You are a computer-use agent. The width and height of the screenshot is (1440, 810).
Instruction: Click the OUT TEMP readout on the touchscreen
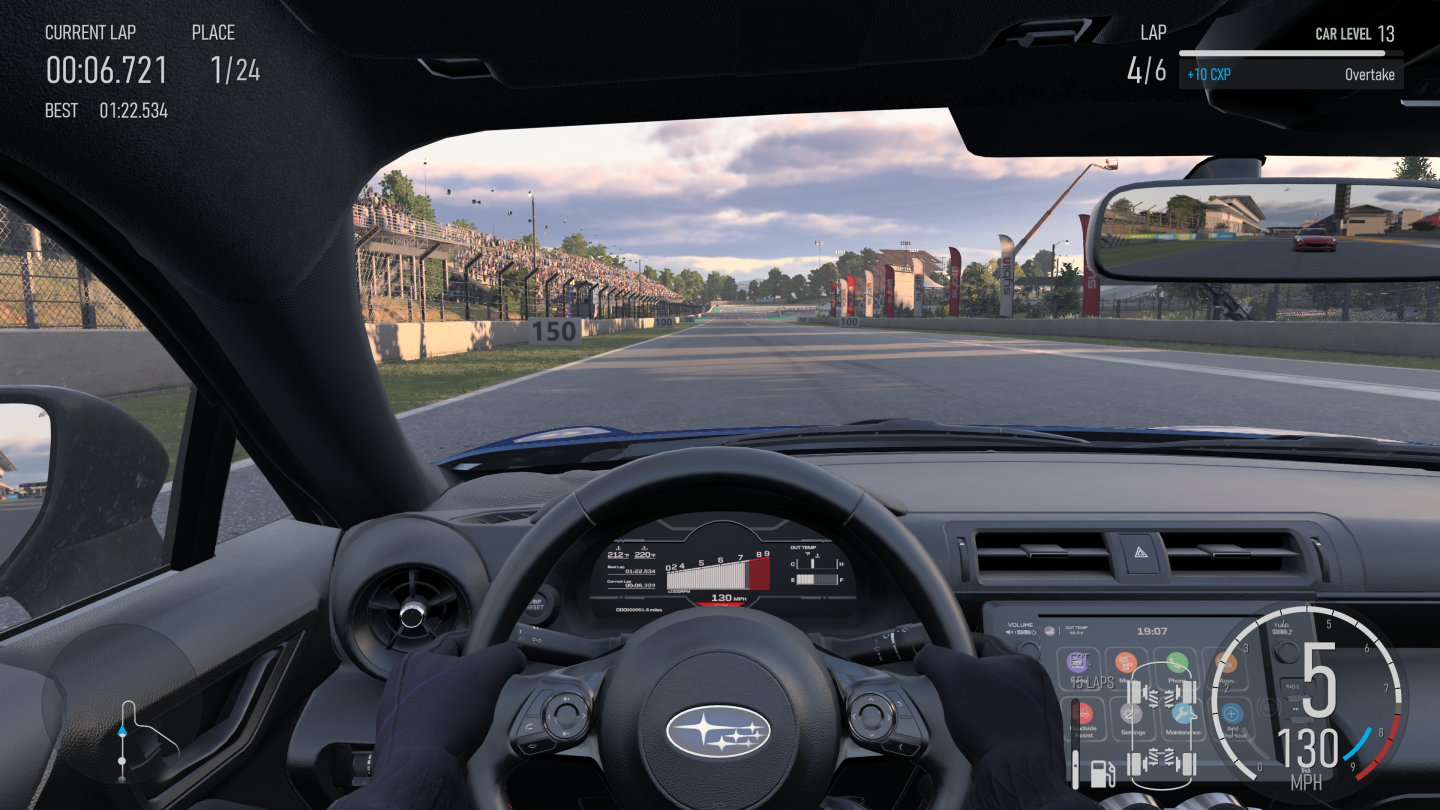[1078, 629]
